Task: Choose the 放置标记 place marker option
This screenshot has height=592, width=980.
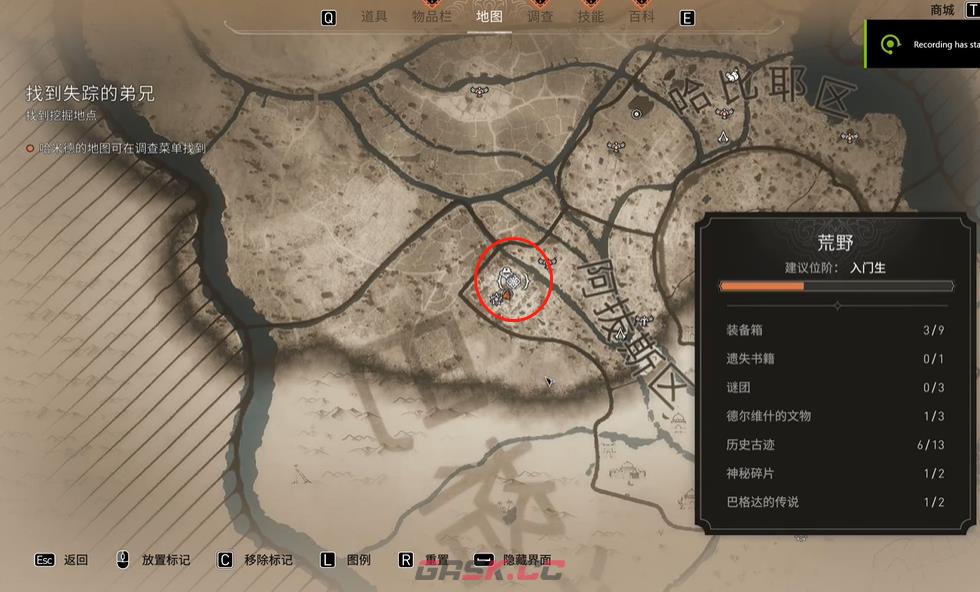Action: tap(166, 560)
